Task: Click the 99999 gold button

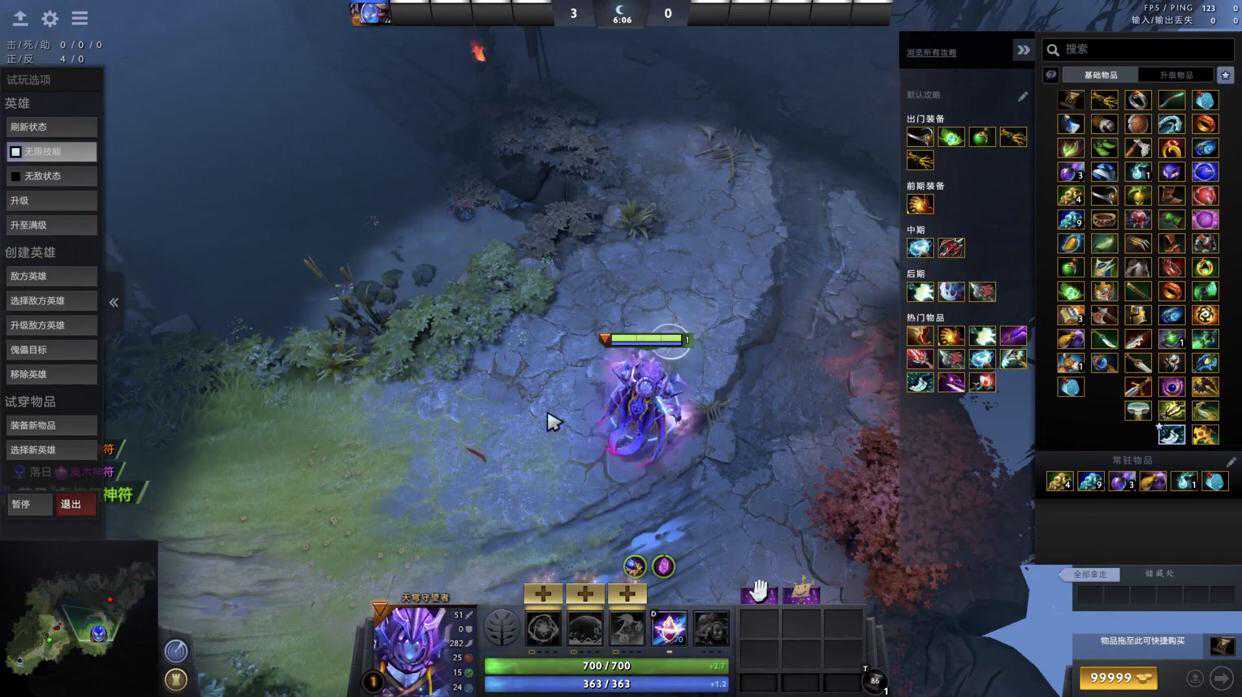Action: point(1117,678)
